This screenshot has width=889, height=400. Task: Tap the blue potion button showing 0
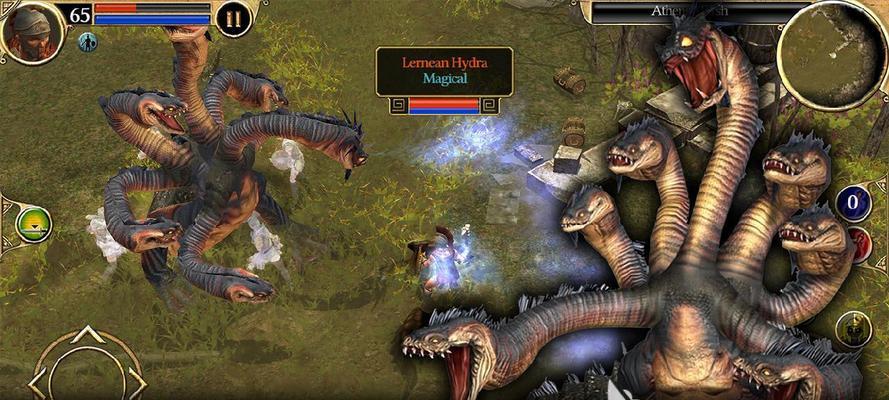(853, 204)
